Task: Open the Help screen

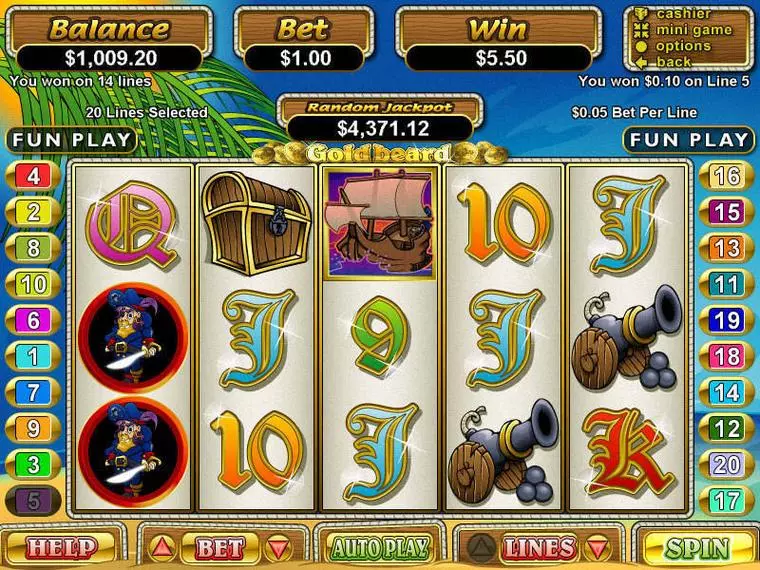Action: (x=62, y=548)
